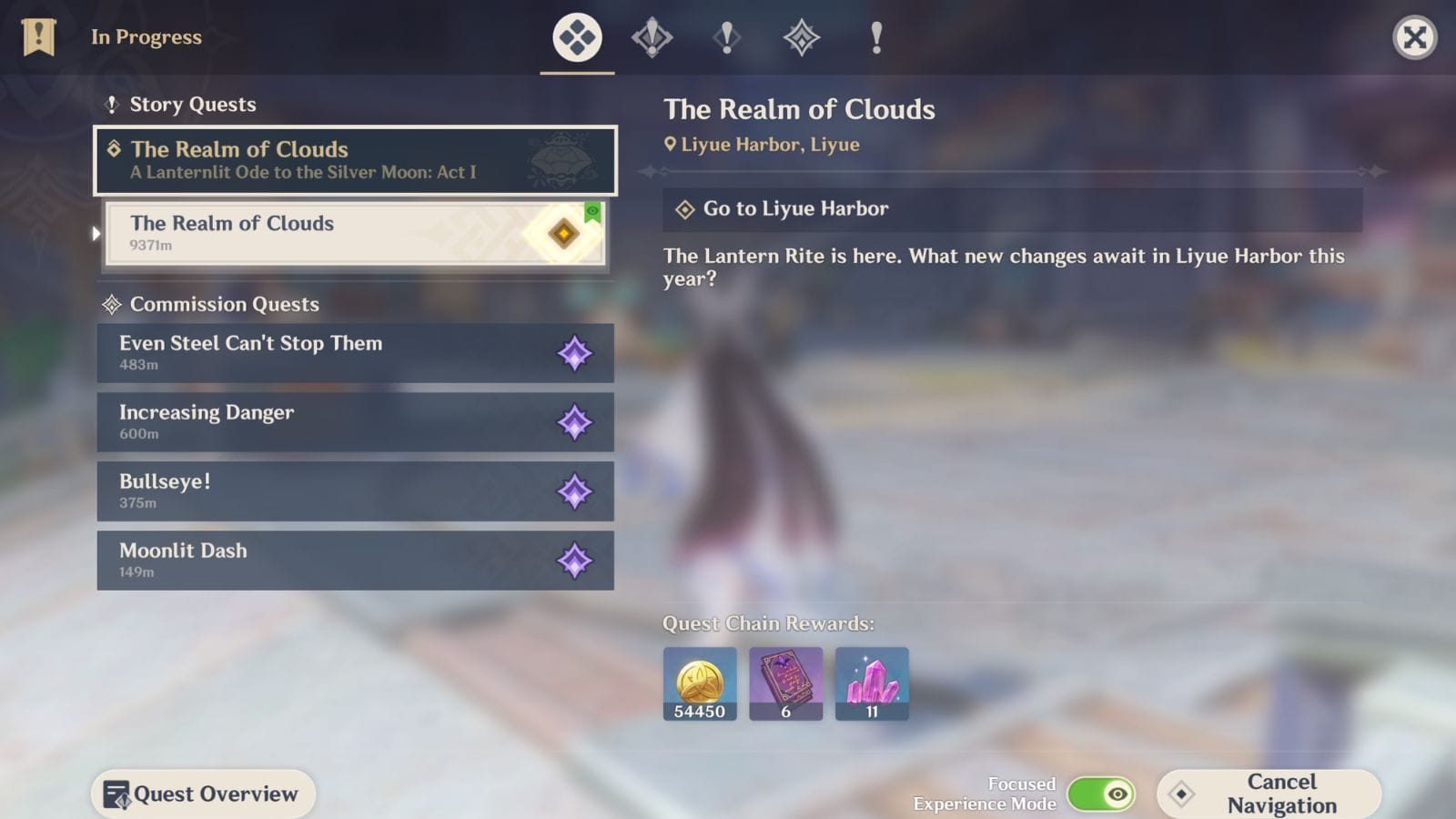Select the Lanternlit Ode Act I quest header
The height and width of the screenshot is (819, 1456).
pyautogui.click(x=355, y=160)
